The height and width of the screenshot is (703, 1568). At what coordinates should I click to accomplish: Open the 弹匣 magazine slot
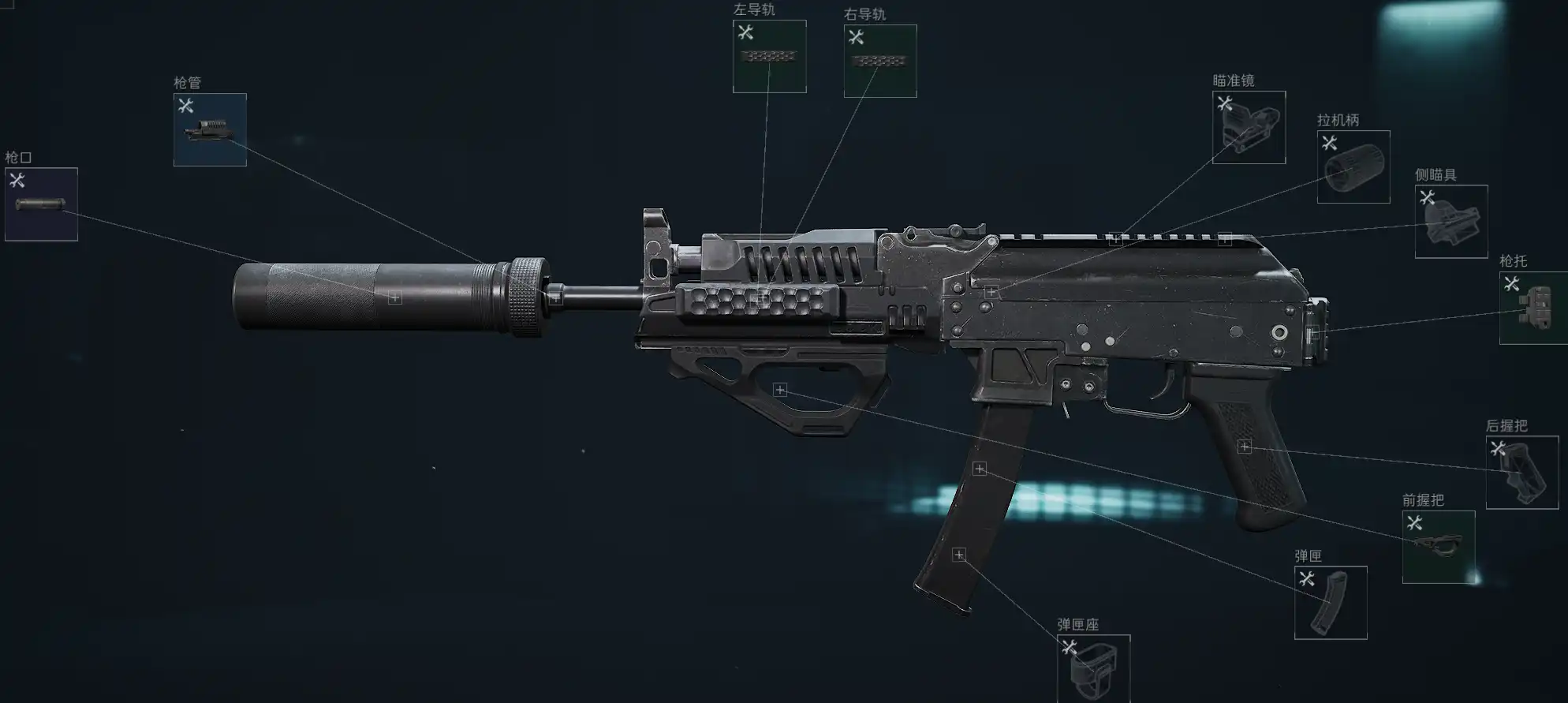1330,602
